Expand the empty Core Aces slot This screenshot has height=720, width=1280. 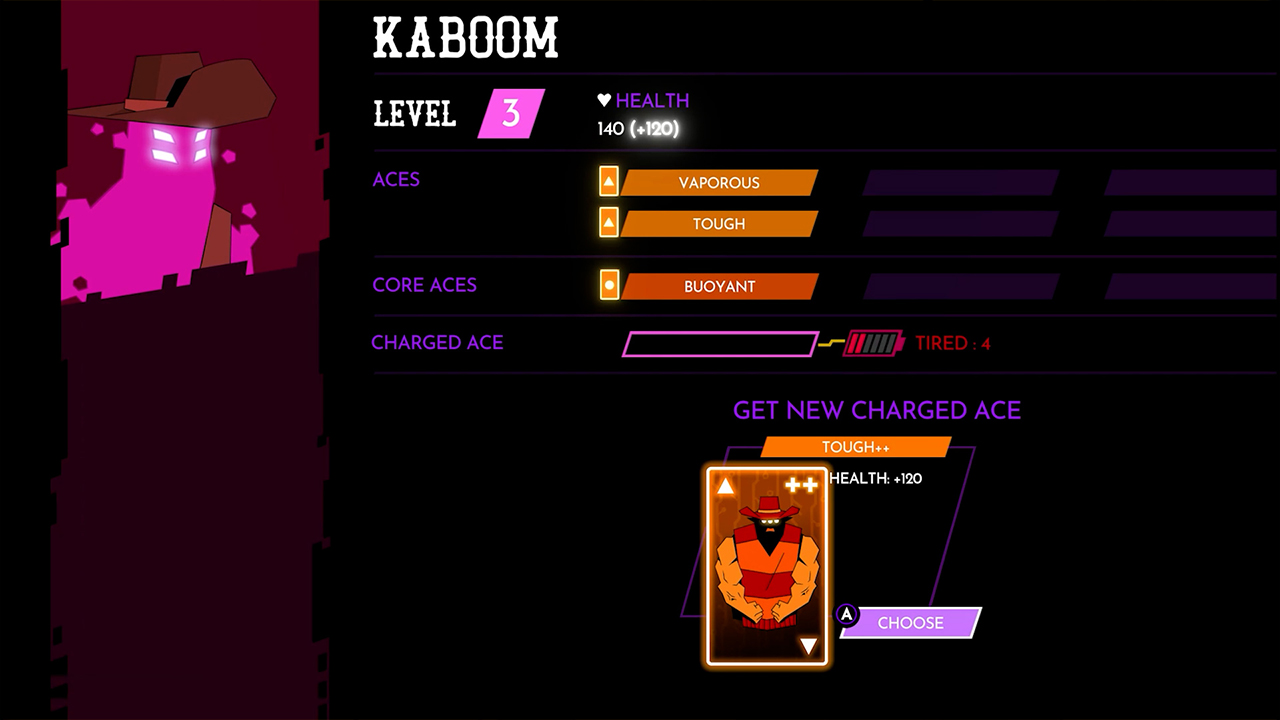click(x=958, y=286)
